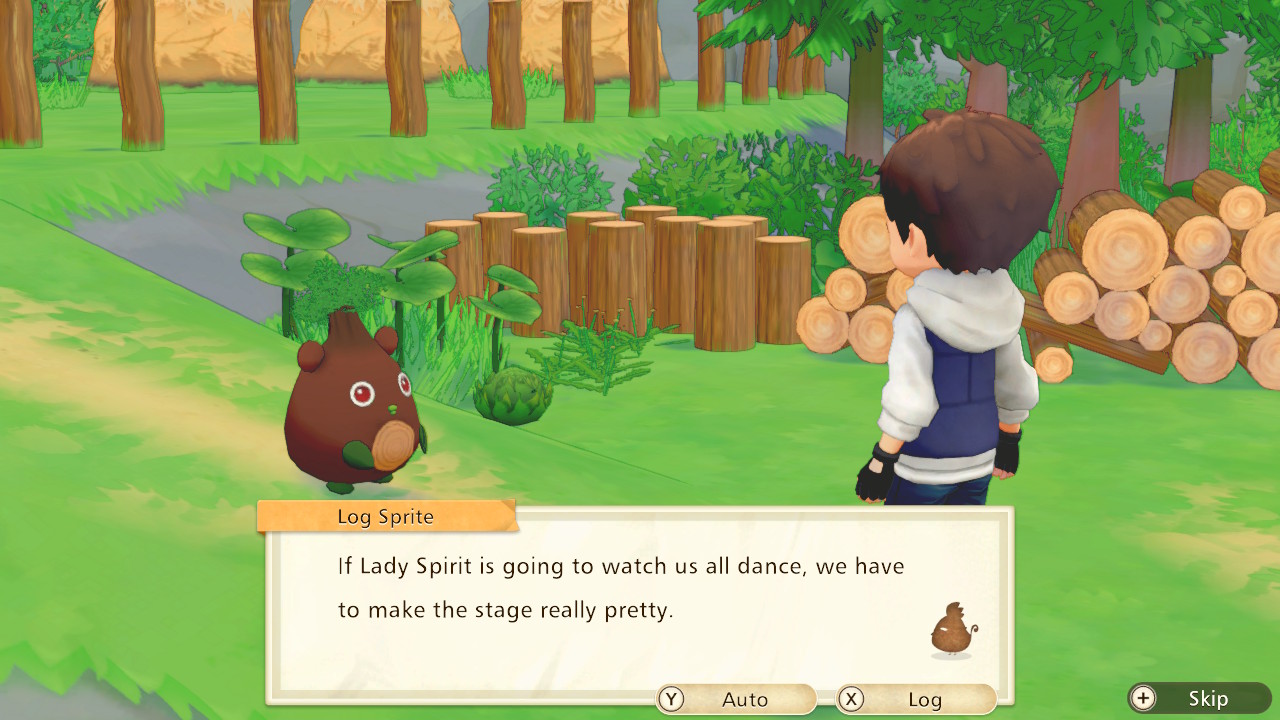Screen dimensions: 1280x720
Task: Click the dark green Skip pill control
Action: [x=1199, y=699]
